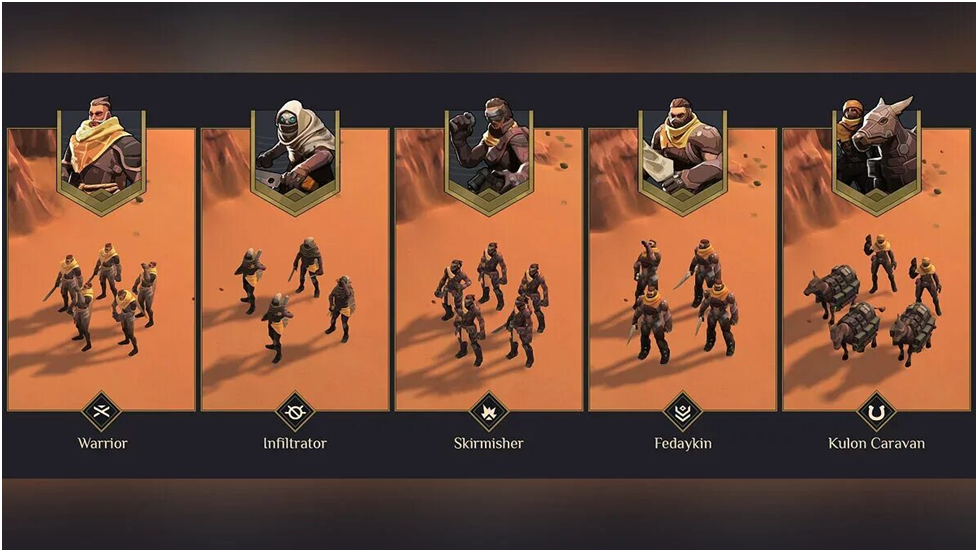The width and height of the screenshot is (978, 552).
Task: Open the Fedaykin portrait
Action: (x=683, y=150)
